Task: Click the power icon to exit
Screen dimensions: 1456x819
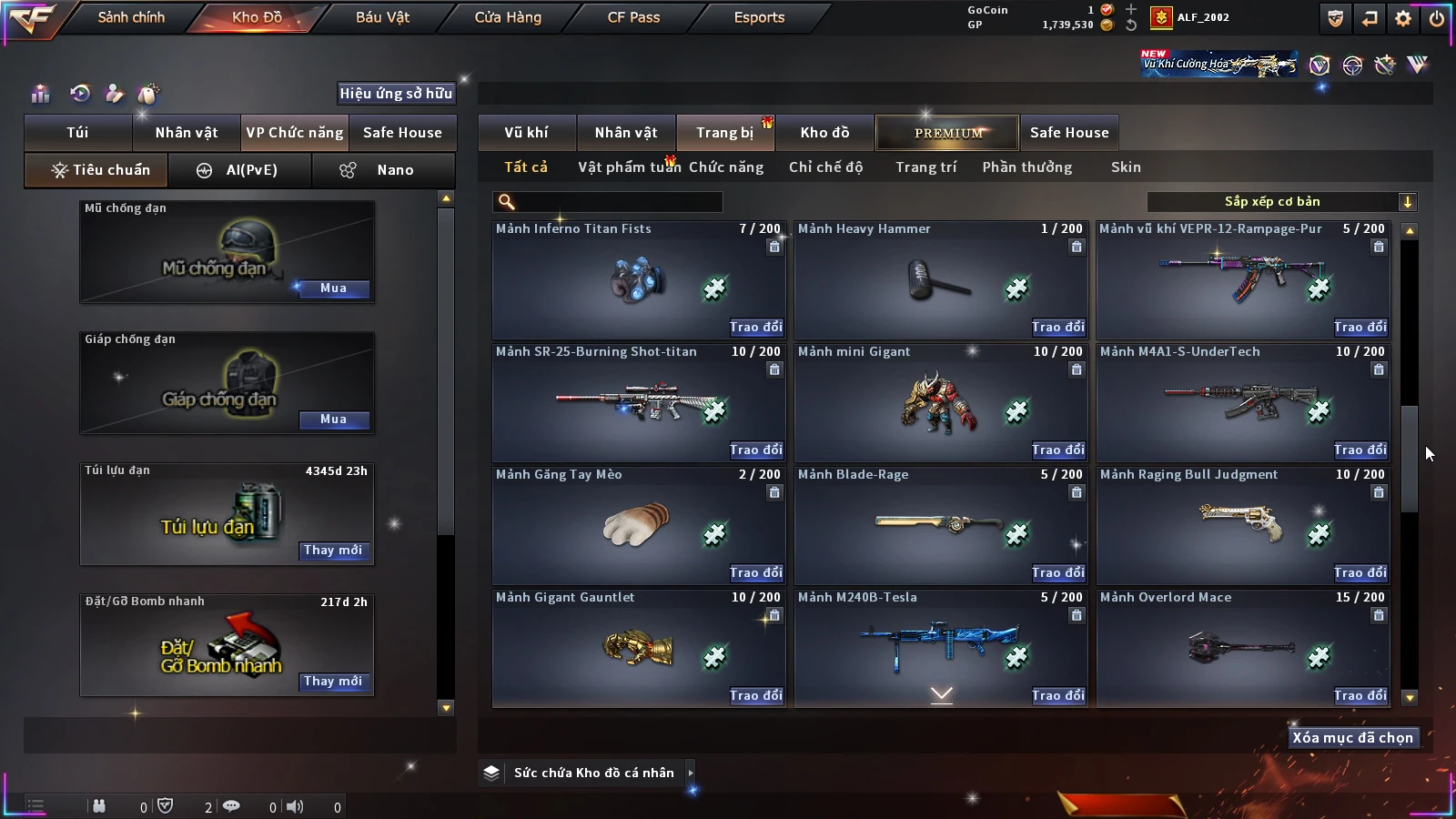Action: pyautogui.click(x=1436, y=18)
